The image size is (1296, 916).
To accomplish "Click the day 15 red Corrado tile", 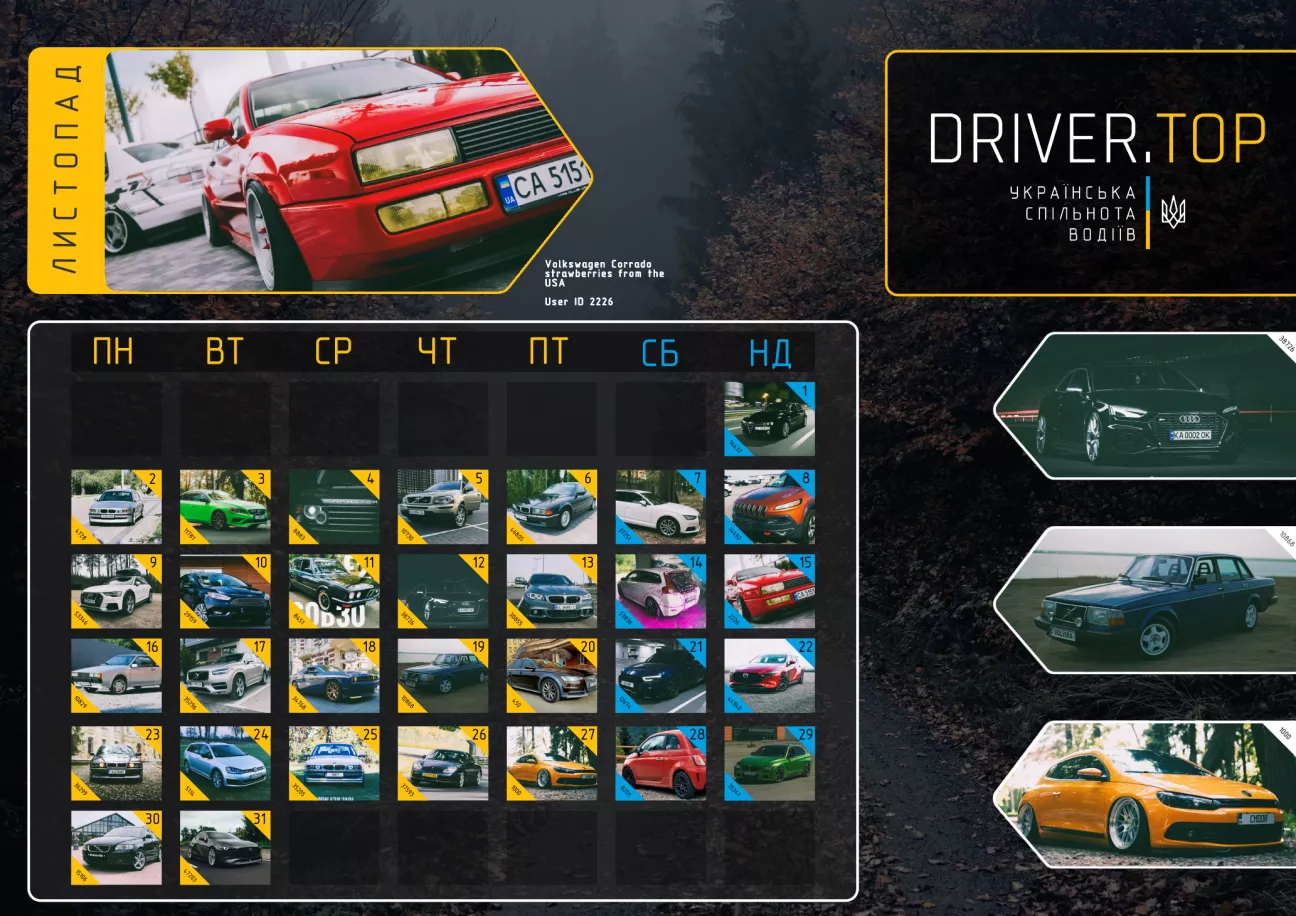I will pos(768,591).
